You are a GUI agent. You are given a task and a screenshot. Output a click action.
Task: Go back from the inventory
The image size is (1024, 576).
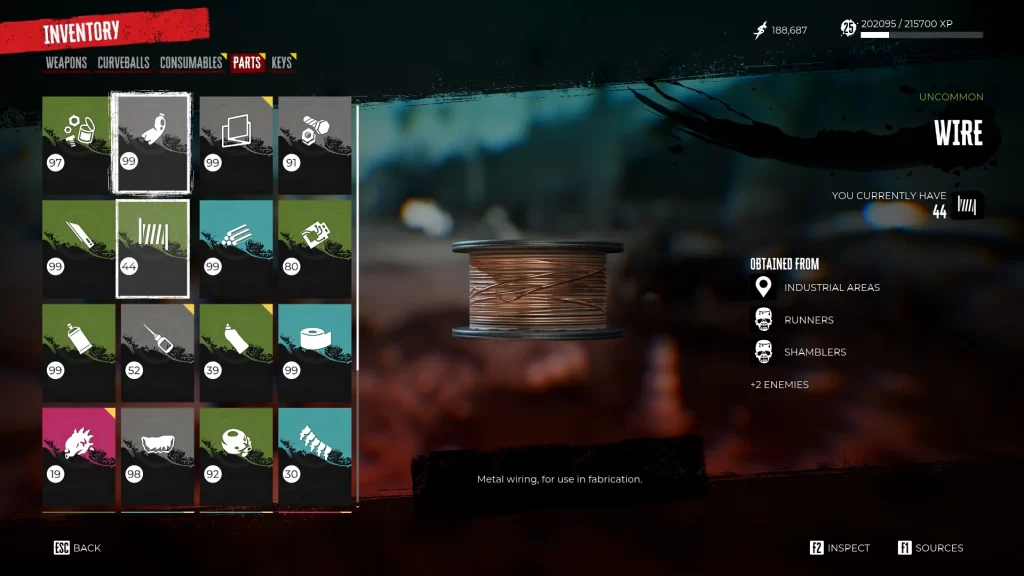(78, 548)
